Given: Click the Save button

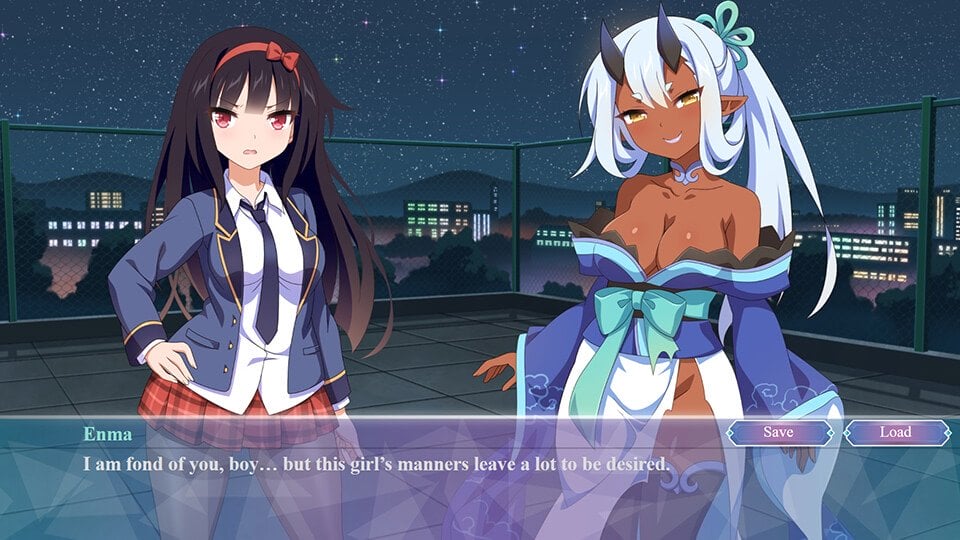Looking at the screenshot, I should [x=778, y=432].
